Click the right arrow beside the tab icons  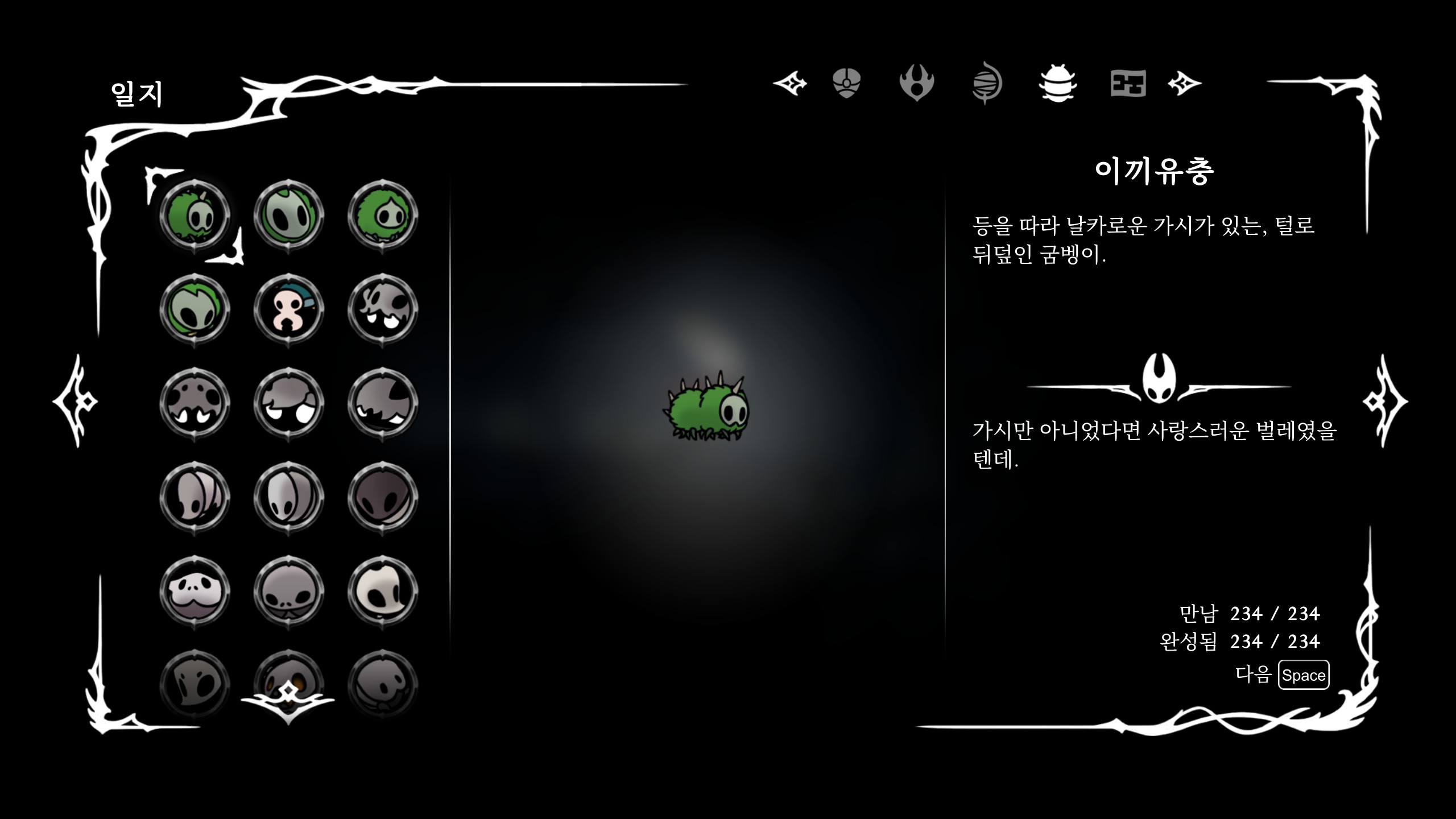(x=1184, y=84)
